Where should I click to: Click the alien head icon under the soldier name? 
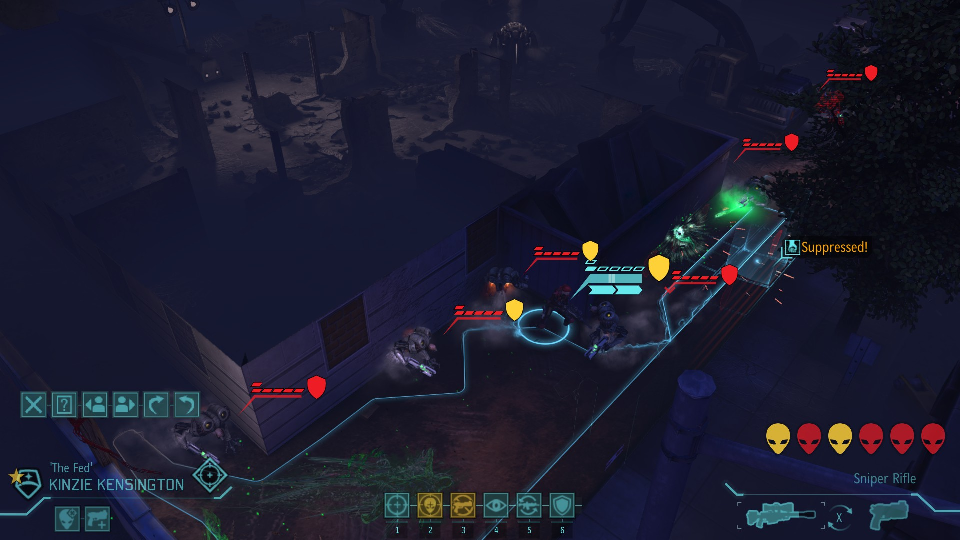(68, 518)
